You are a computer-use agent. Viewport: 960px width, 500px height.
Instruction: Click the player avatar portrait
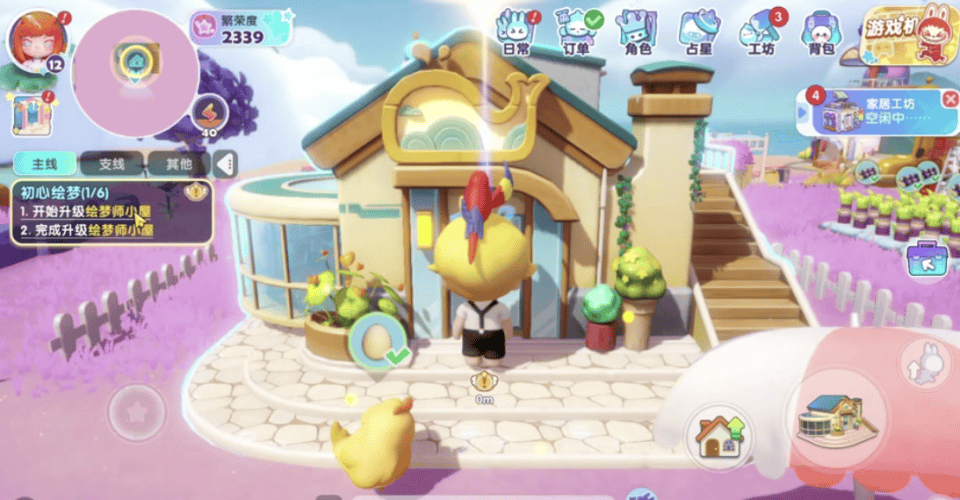click(37, 40)
